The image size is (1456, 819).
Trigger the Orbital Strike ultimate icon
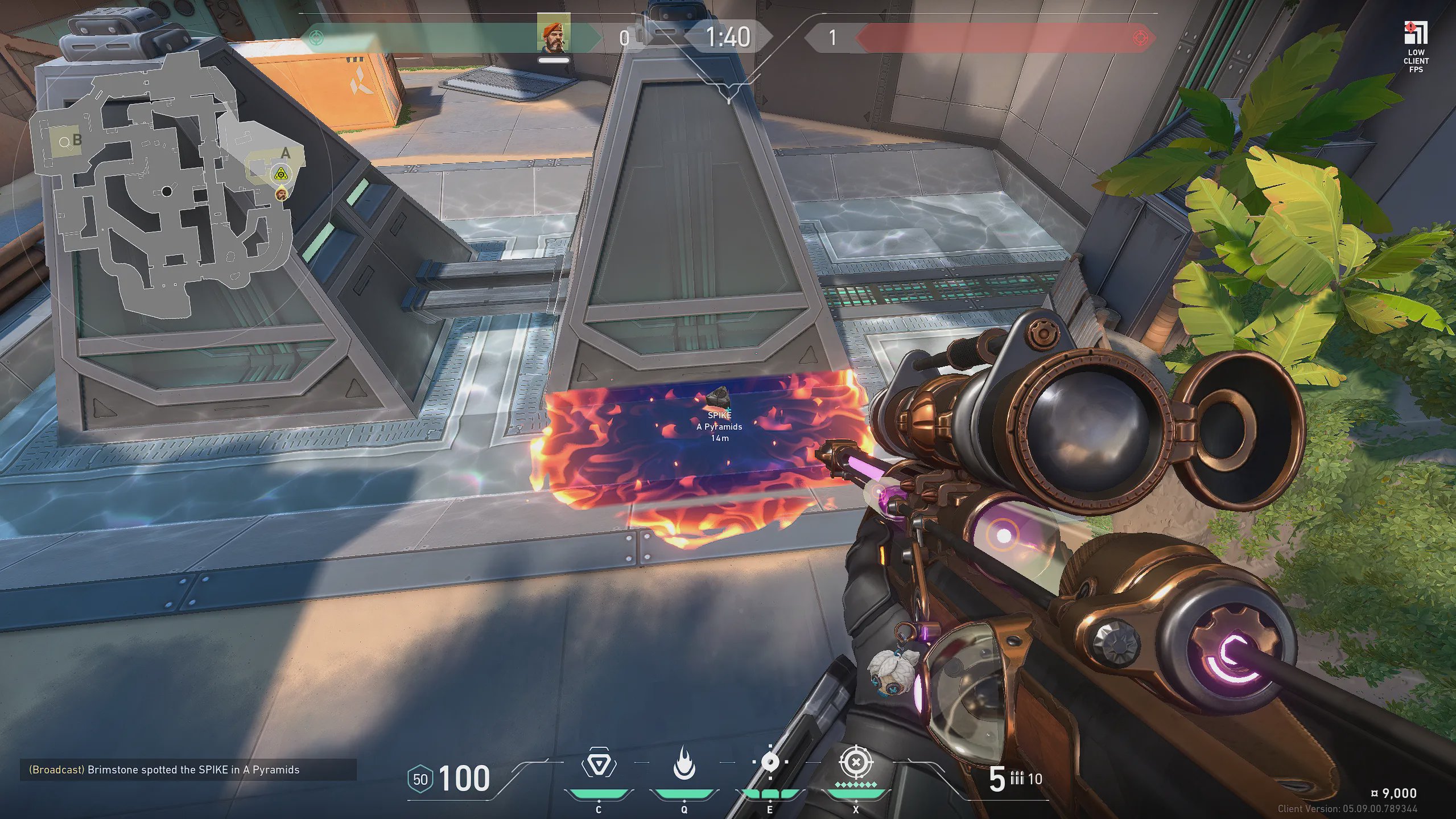(x=855, y=763)
